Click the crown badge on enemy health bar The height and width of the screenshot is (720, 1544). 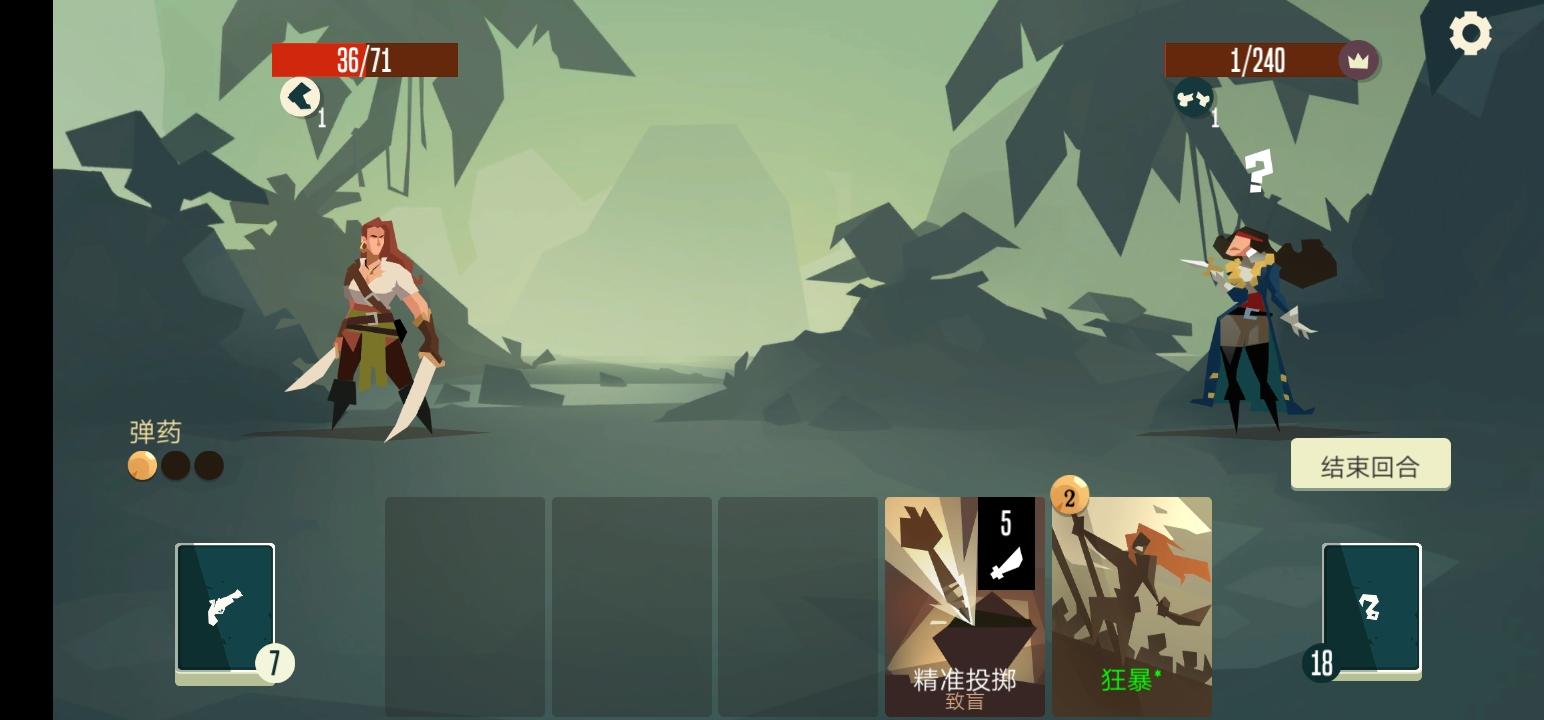click(x=1357, y=60)
